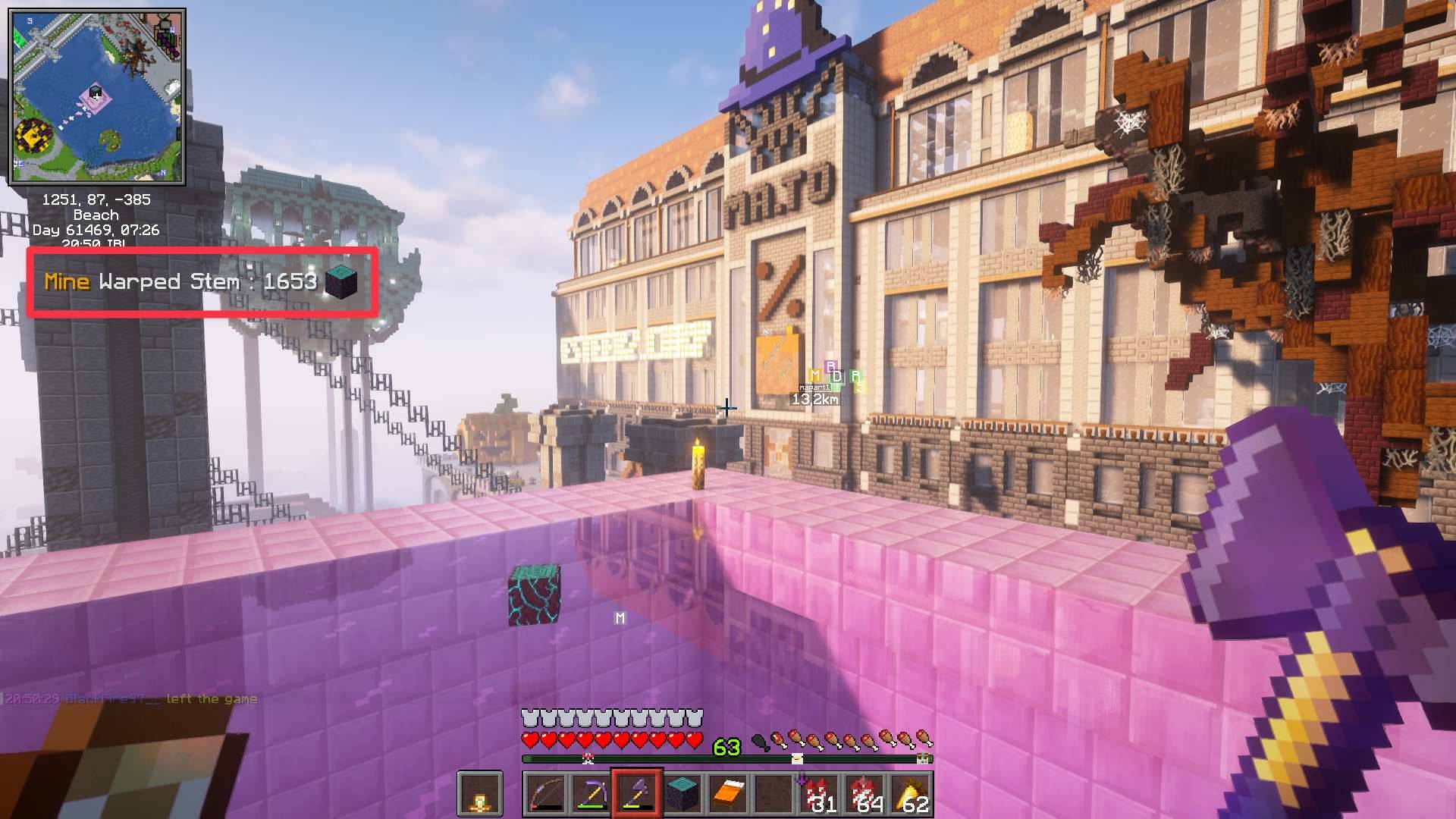Toggle the yellow M waypoint marker
This screenshot has height=819, width=1456.
(x=814, y=376)
